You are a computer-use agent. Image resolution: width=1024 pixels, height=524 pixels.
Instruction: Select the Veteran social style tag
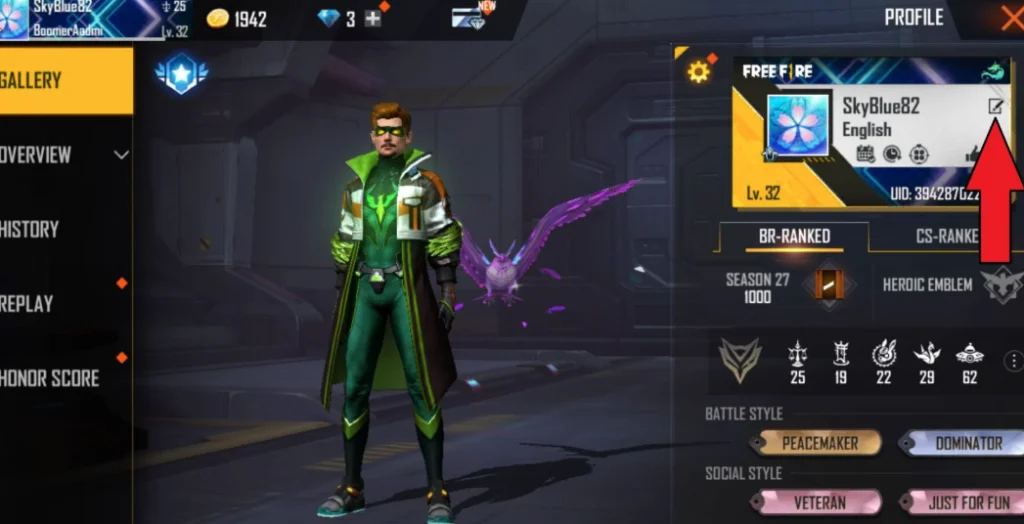pyautogui.click(x=819, y=502)
